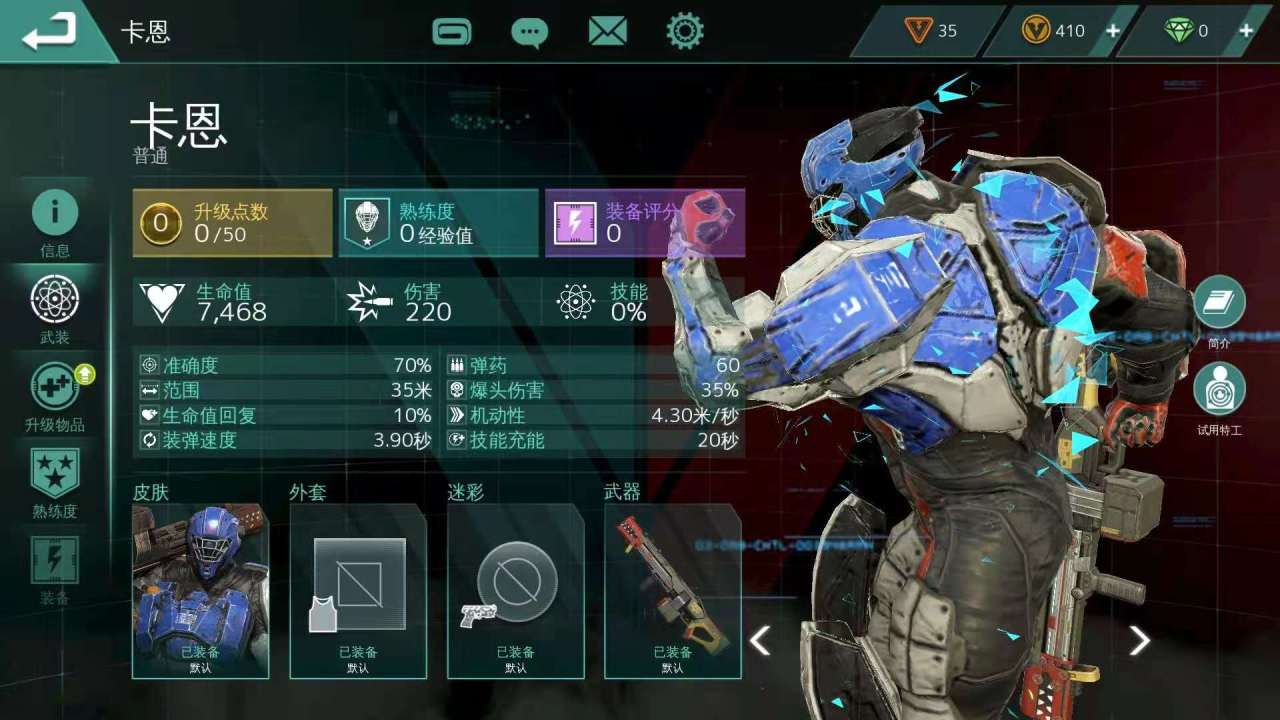Select the 武装 loadout tab

[55, 309]
